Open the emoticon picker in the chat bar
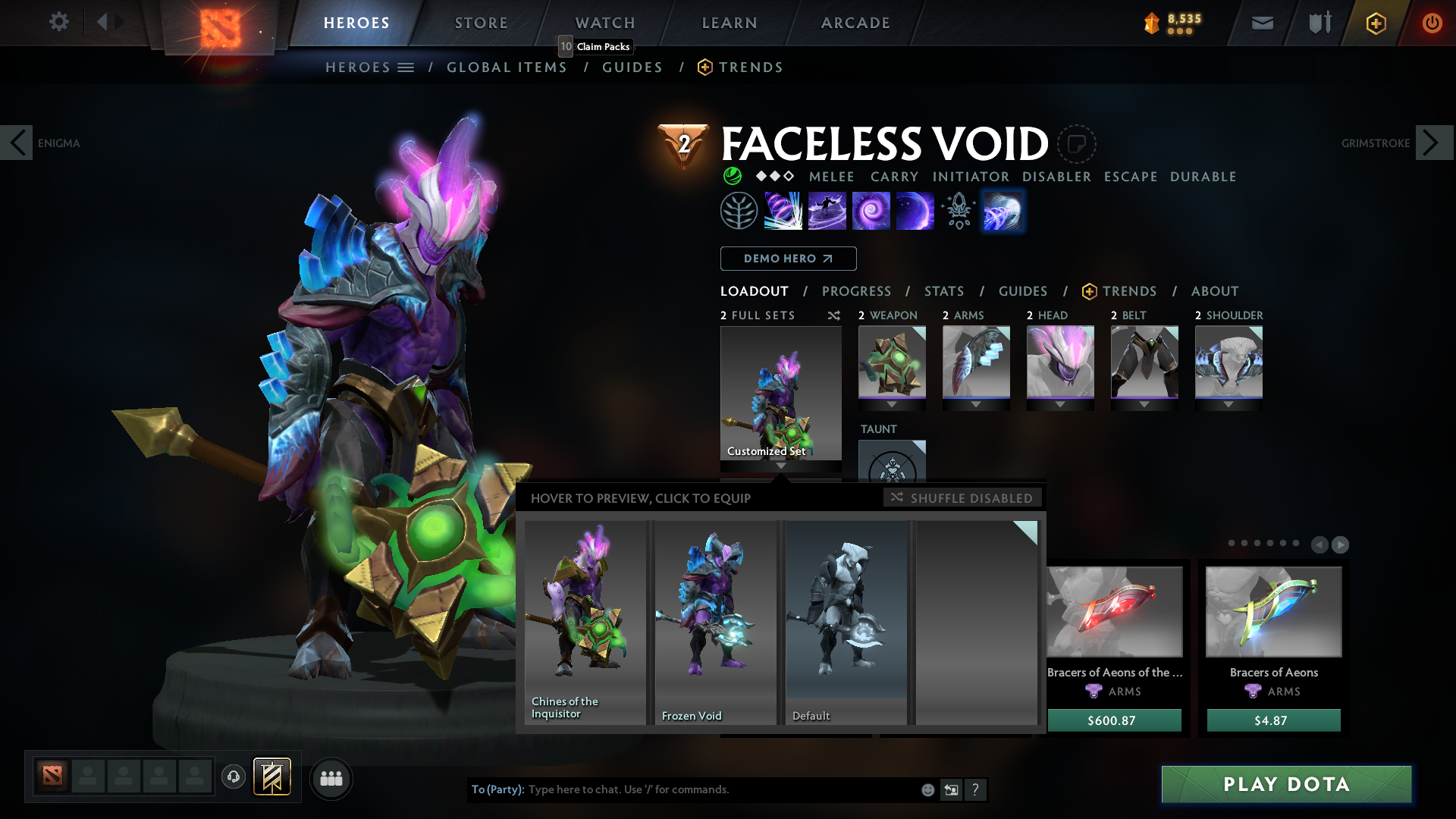Viewport: 1456px width, 819px height. point(927,789)
